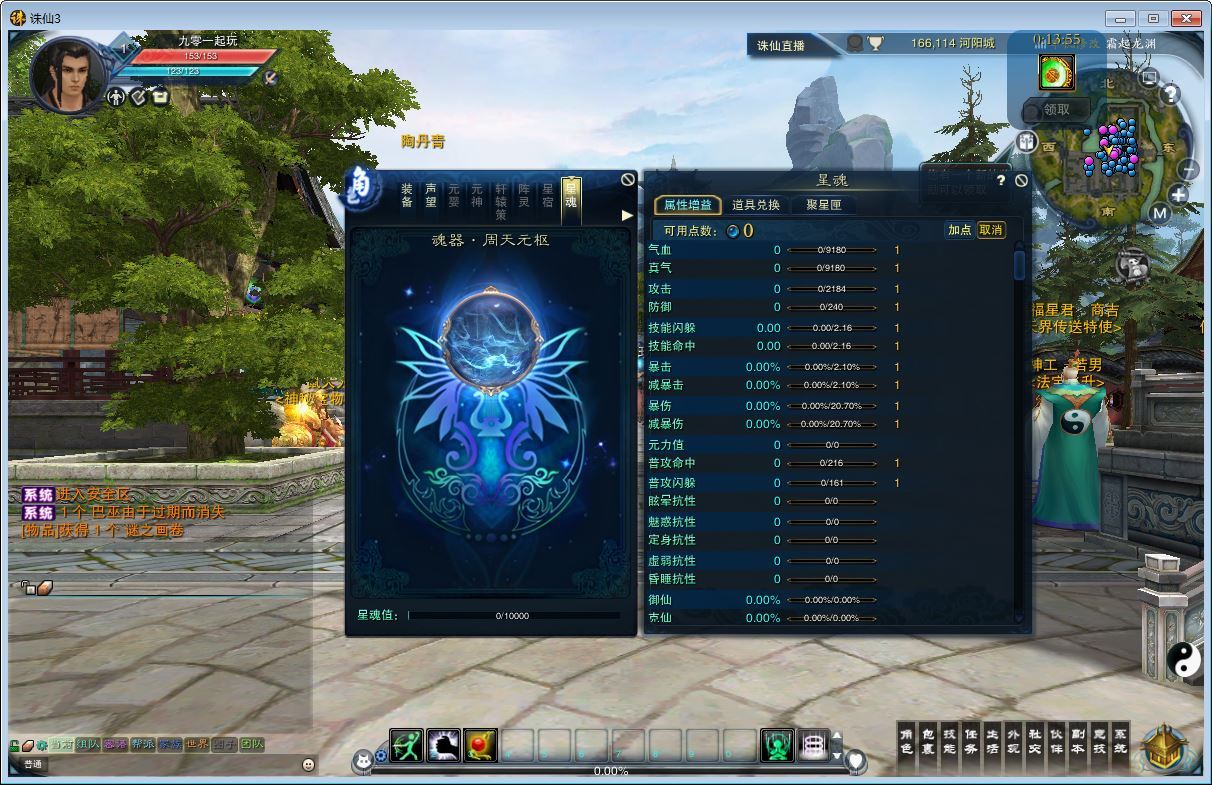Switch to the 聚星匣 tab
Viewport: 1212px width, 785px height.
tap(823, 205)
